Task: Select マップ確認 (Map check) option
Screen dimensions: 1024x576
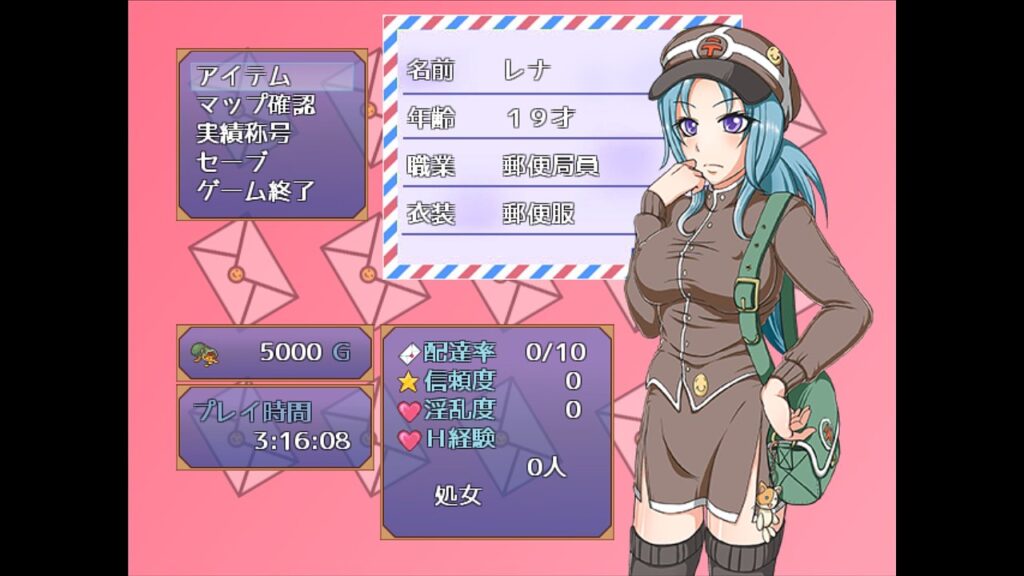Action: coord(255,104)
